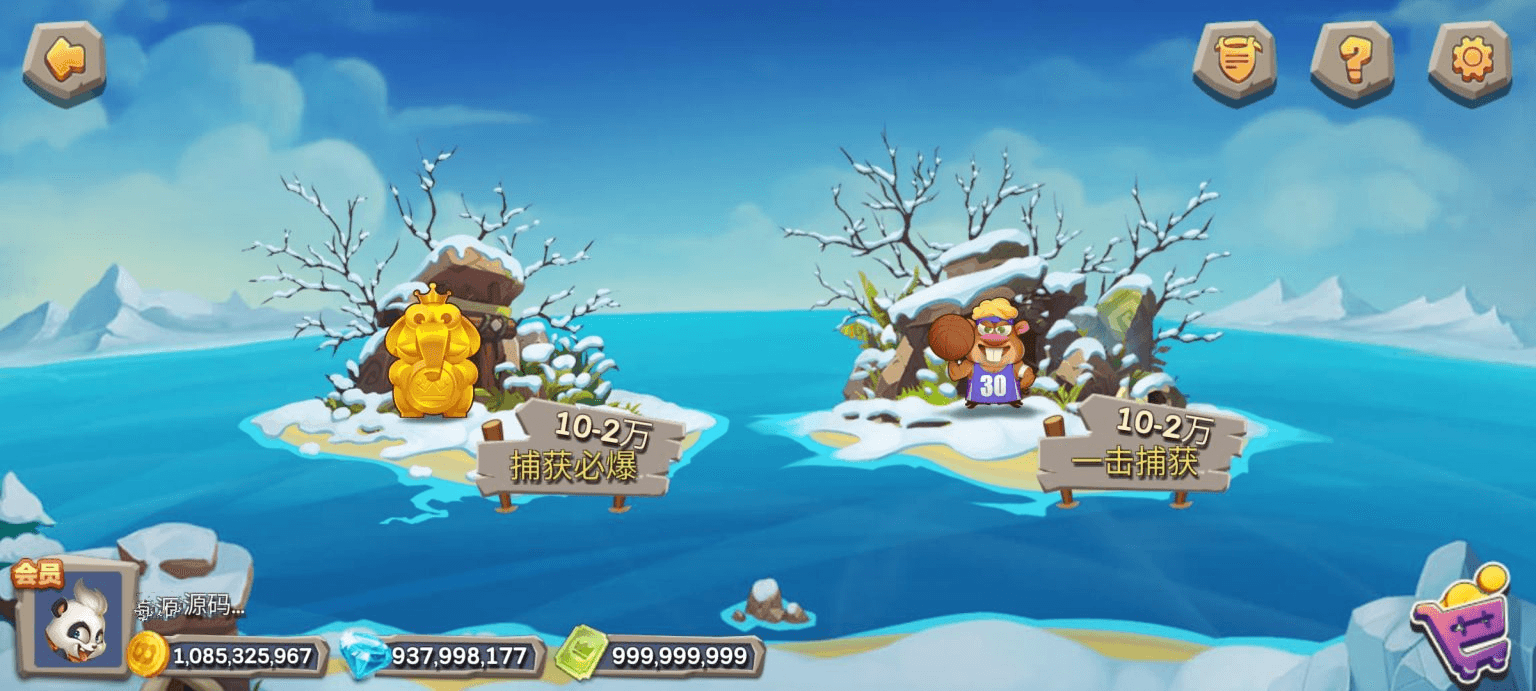Choose the 捕获必爆 10-2万 signboard
1536x691 pixels.
tap(578, 451)
